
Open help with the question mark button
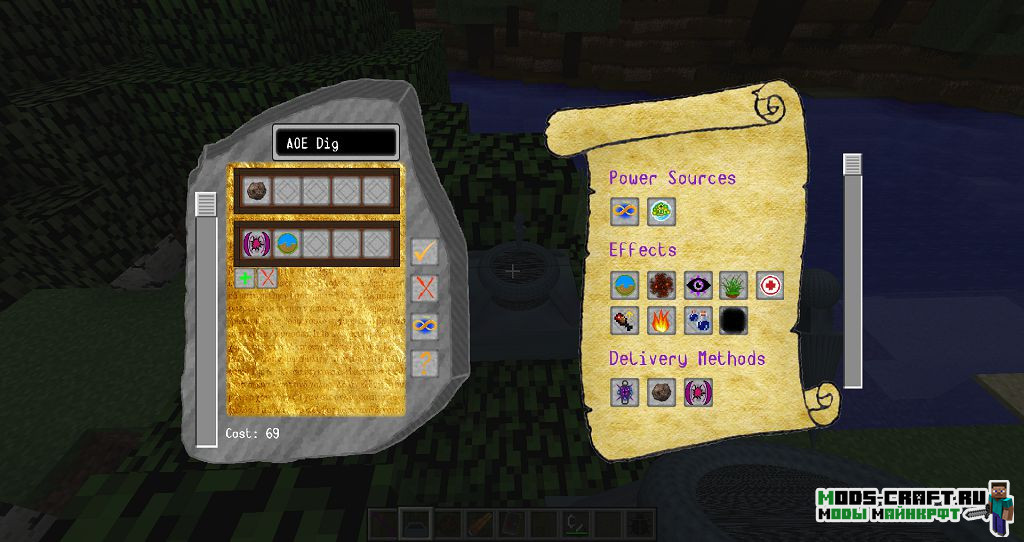pos(425,362)
